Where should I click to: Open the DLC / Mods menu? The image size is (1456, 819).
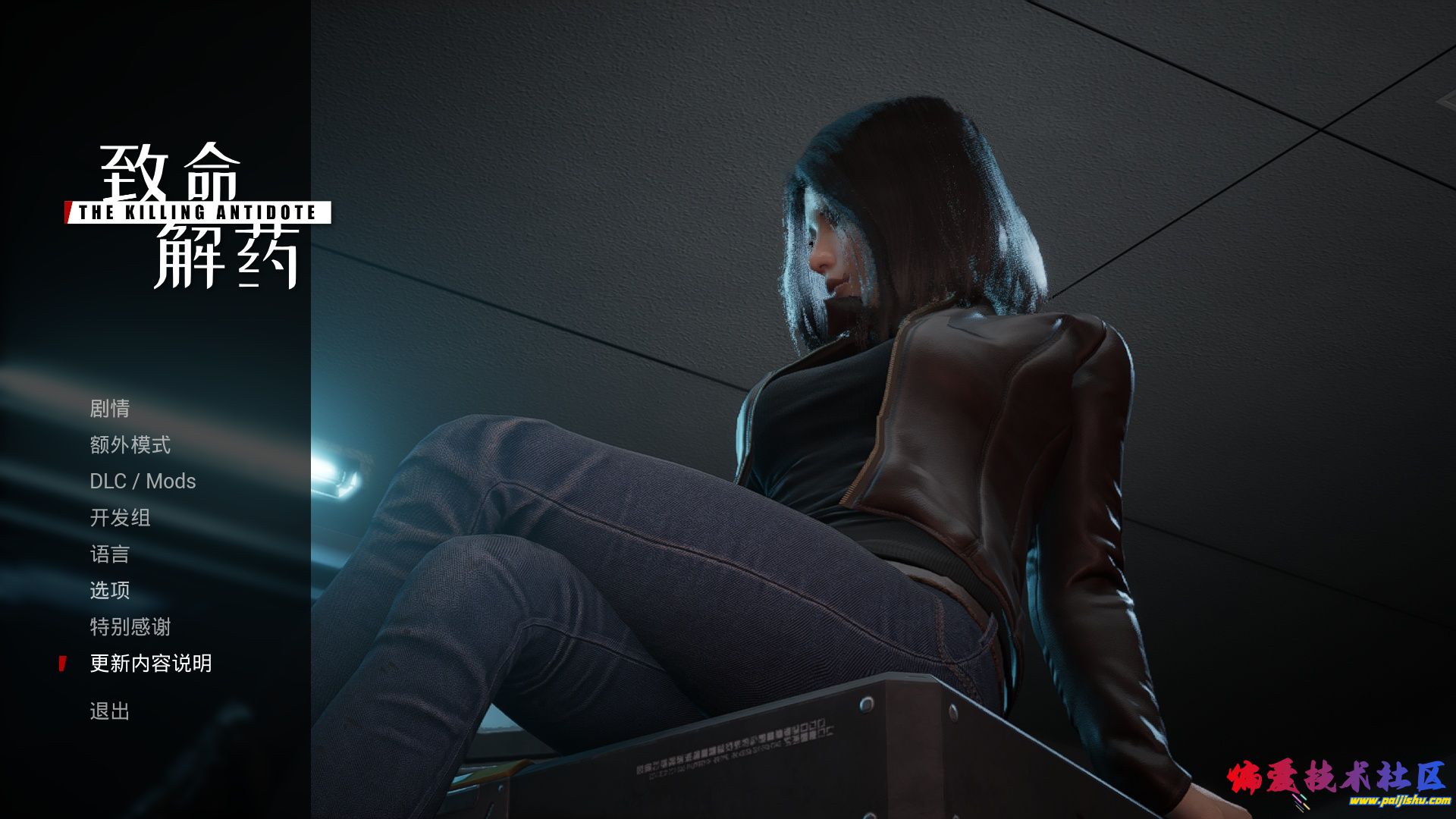point(143,482)
